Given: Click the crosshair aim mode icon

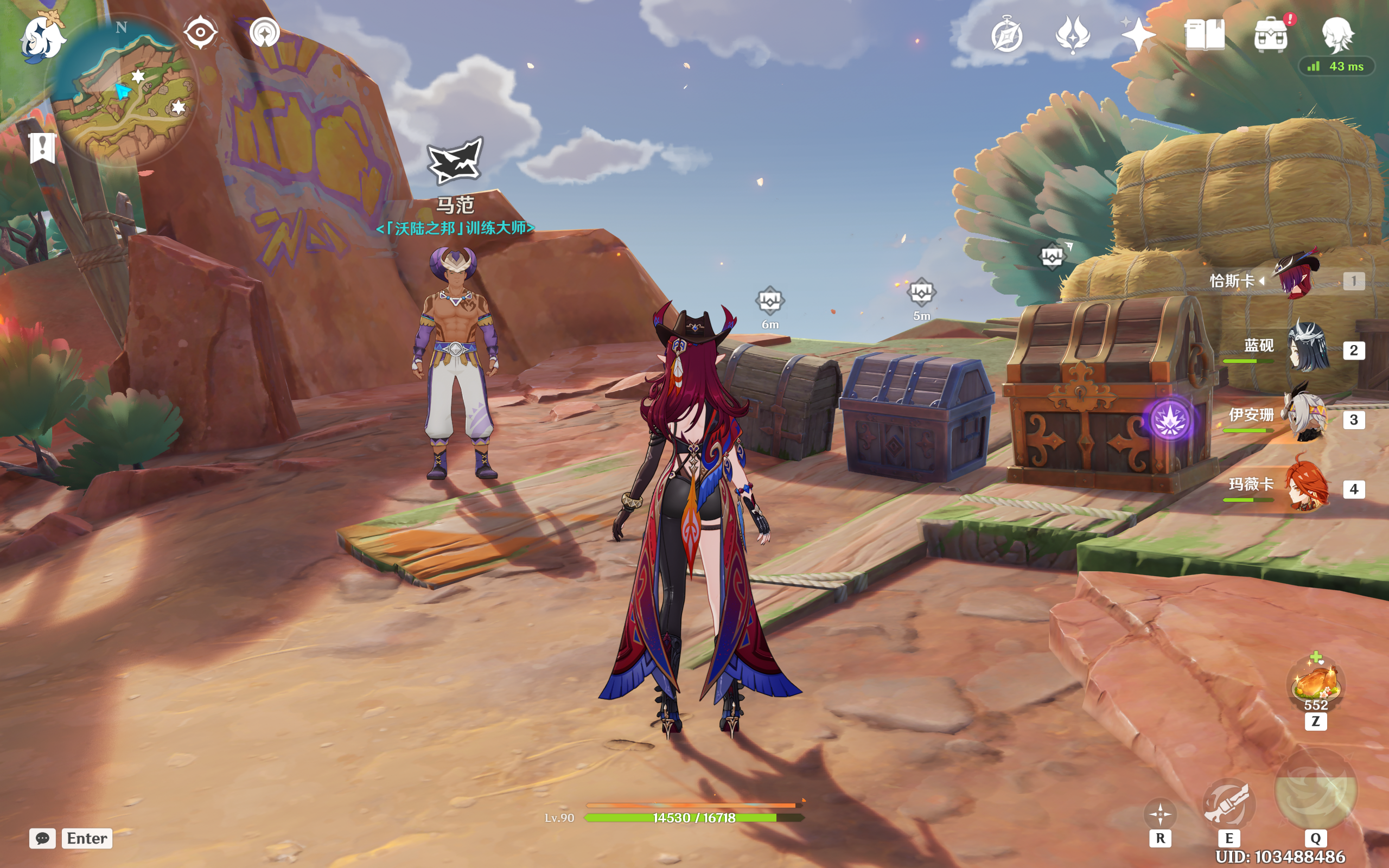Looking at the screenshot, I should click(x=1160, y=813).
